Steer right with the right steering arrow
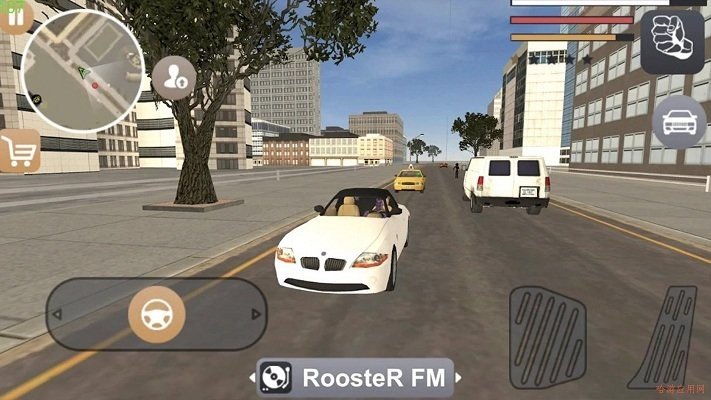The image size is (711, 400). click(x=256, y=314)
